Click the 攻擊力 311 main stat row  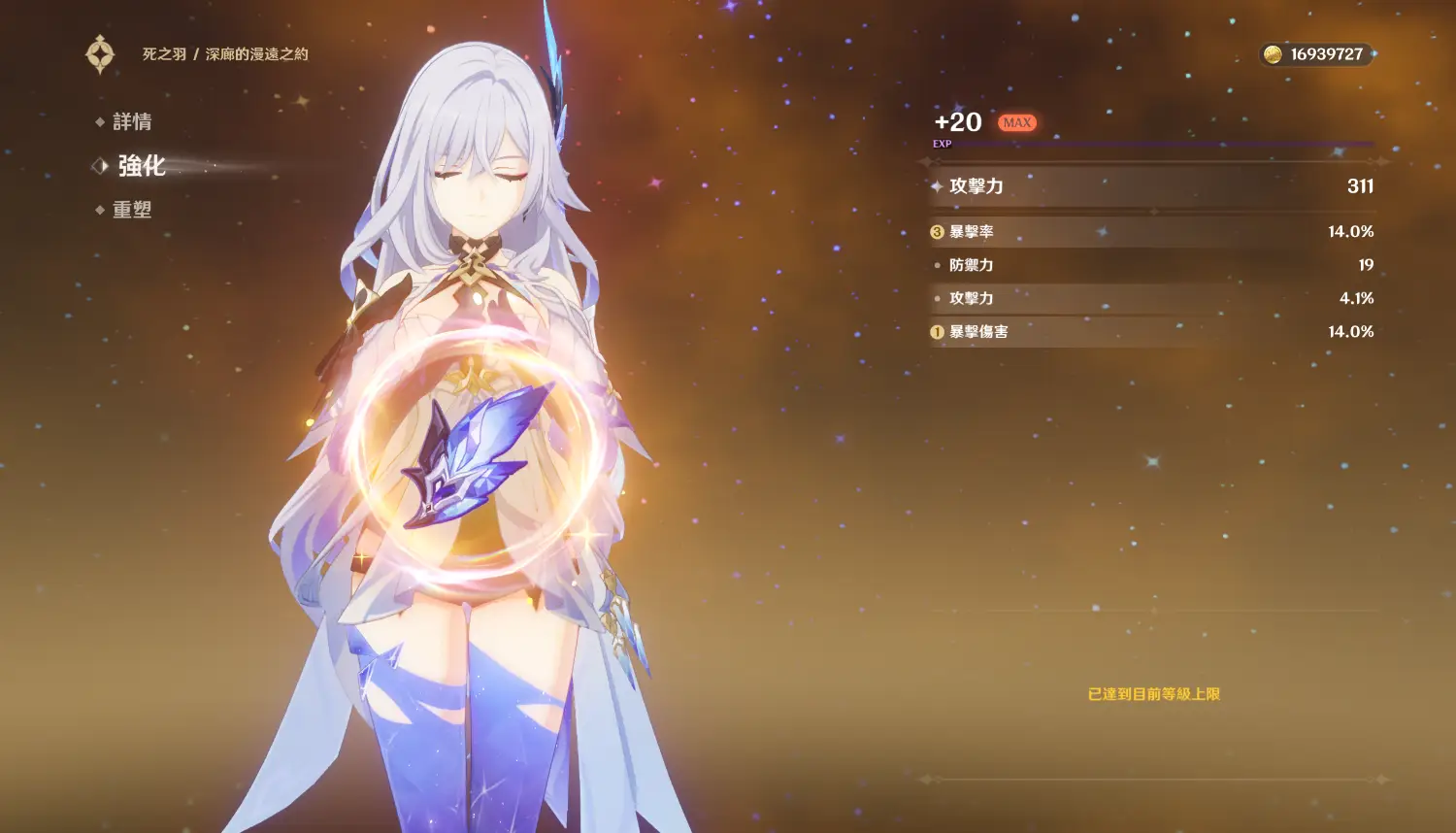1151,186
